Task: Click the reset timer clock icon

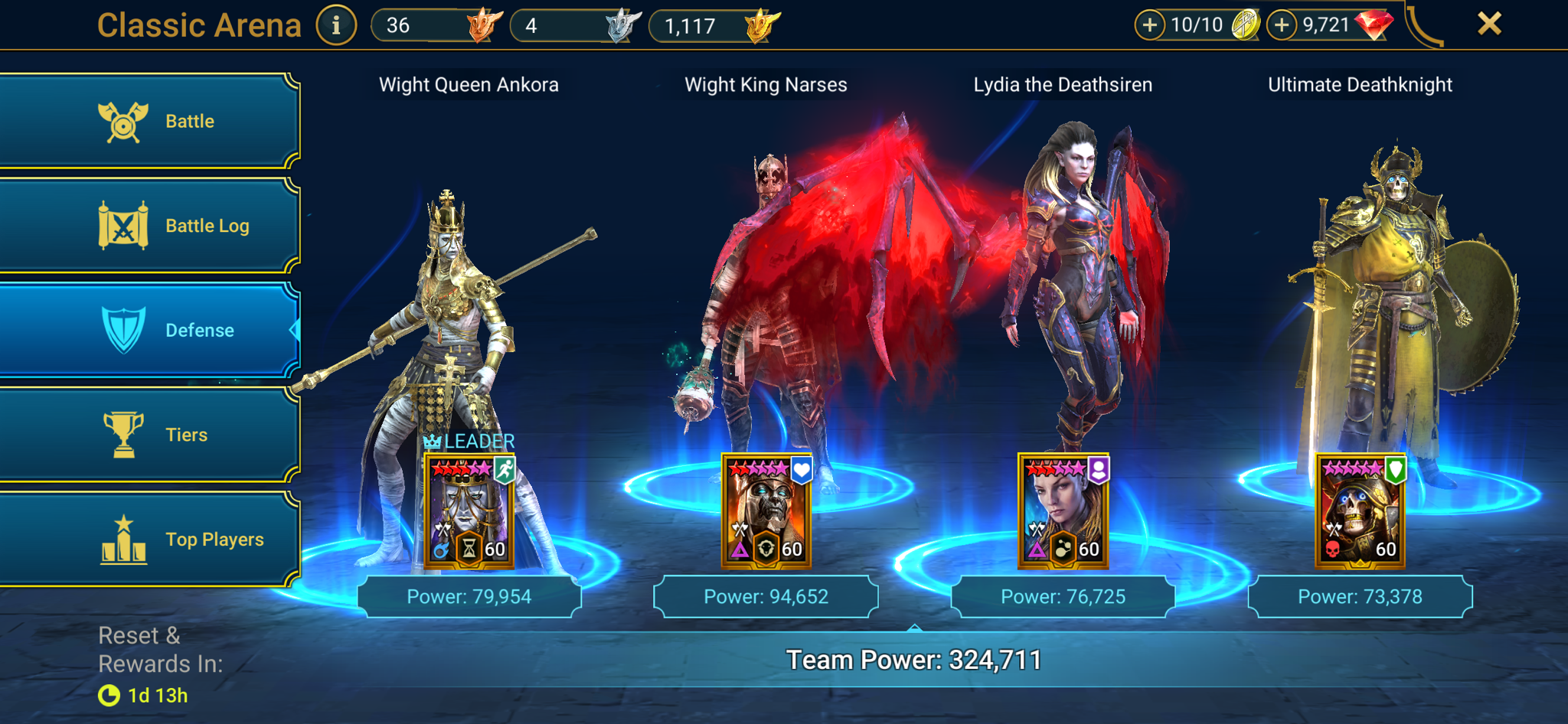Action: click(108, 696)
